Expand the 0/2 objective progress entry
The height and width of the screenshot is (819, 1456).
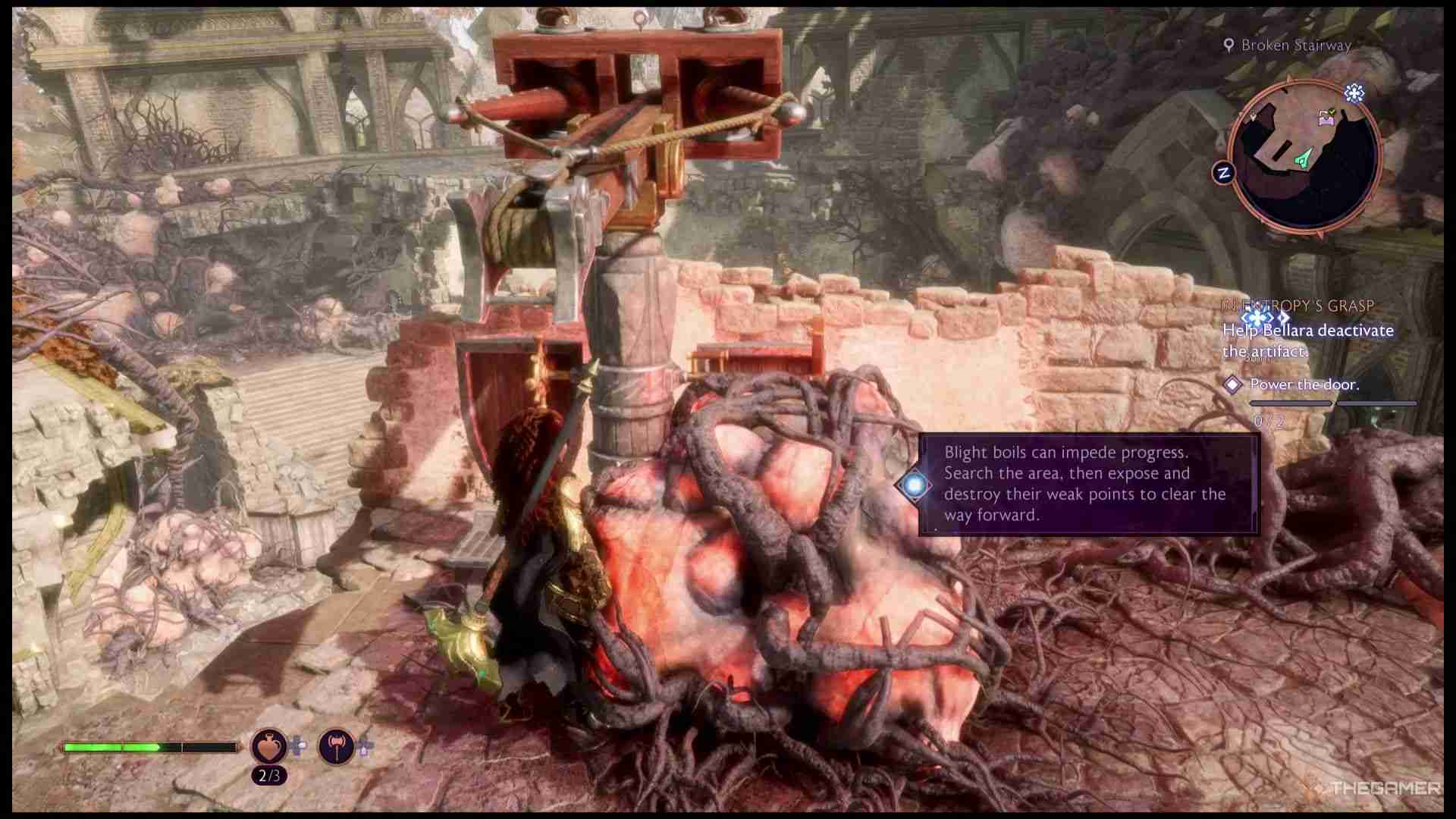[1268, 421]
